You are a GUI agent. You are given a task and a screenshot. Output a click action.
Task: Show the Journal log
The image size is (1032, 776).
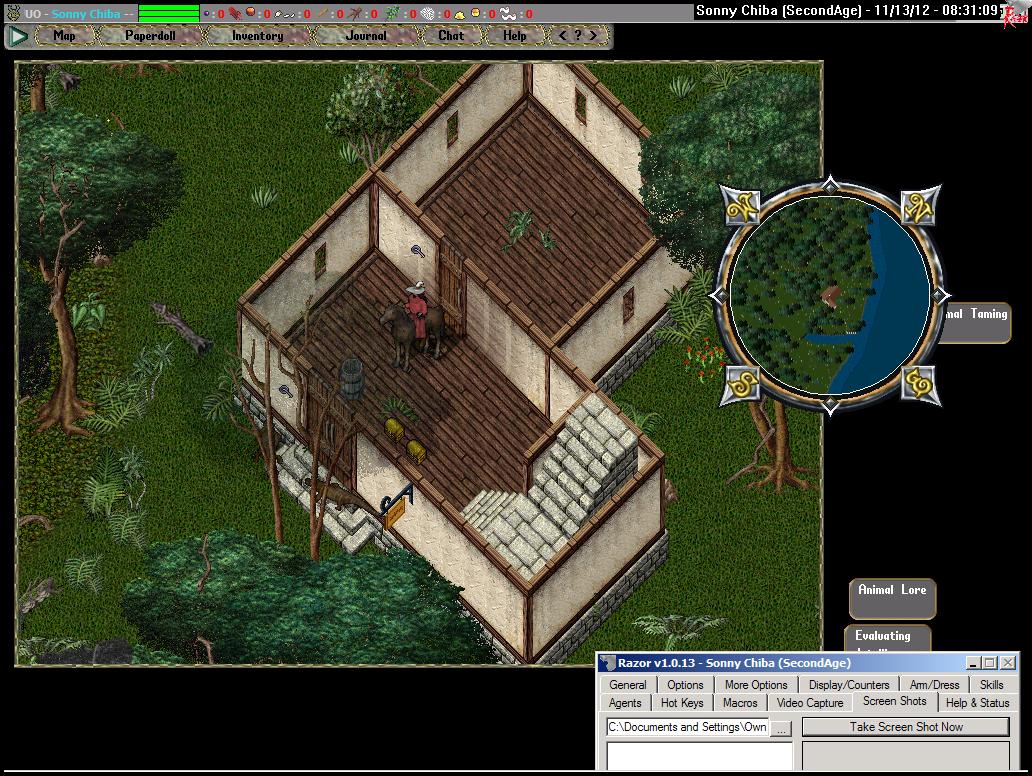[366, 36]
